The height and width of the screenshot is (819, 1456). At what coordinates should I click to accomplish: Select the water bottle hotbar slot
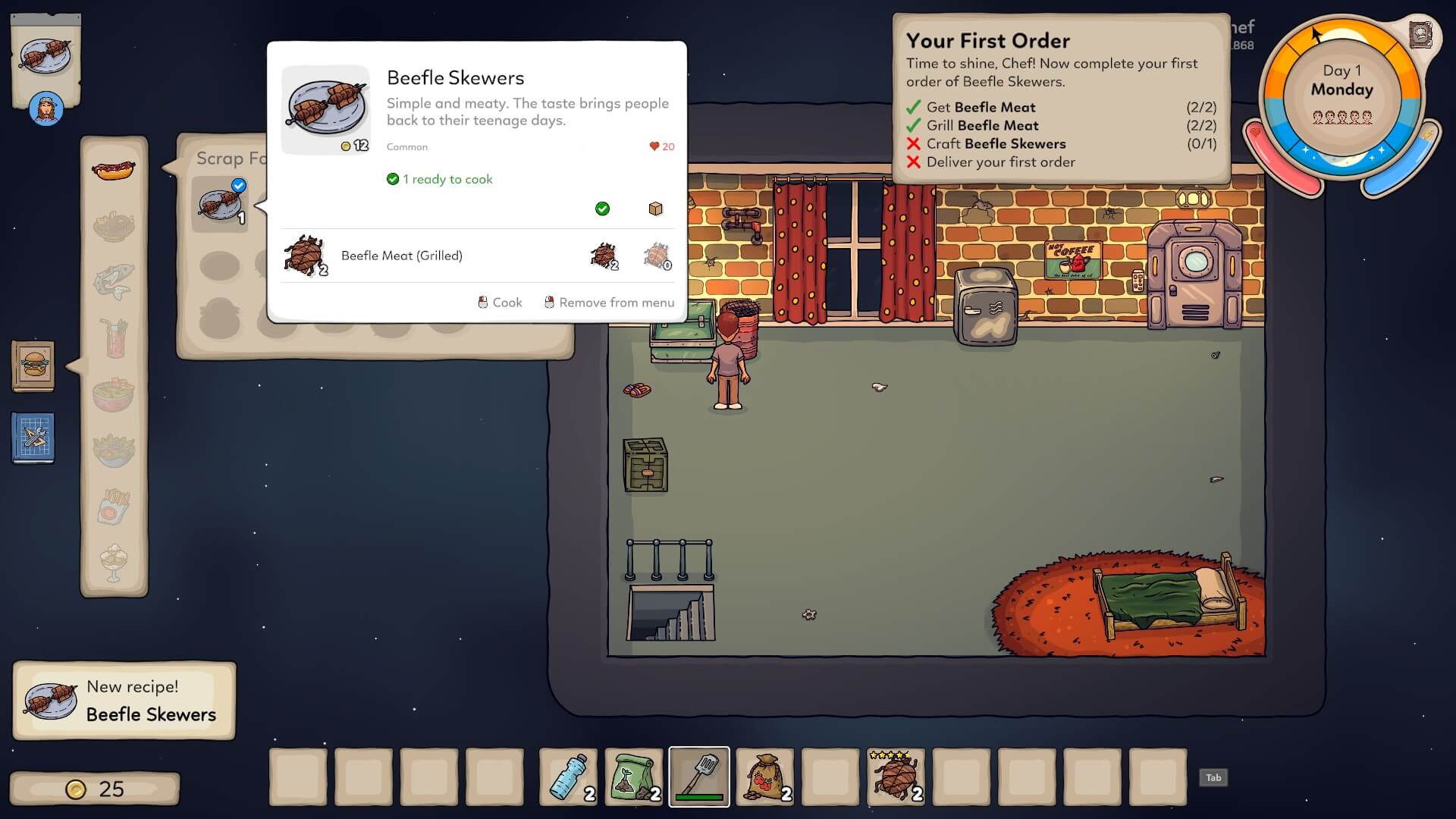tap(568, 777)
